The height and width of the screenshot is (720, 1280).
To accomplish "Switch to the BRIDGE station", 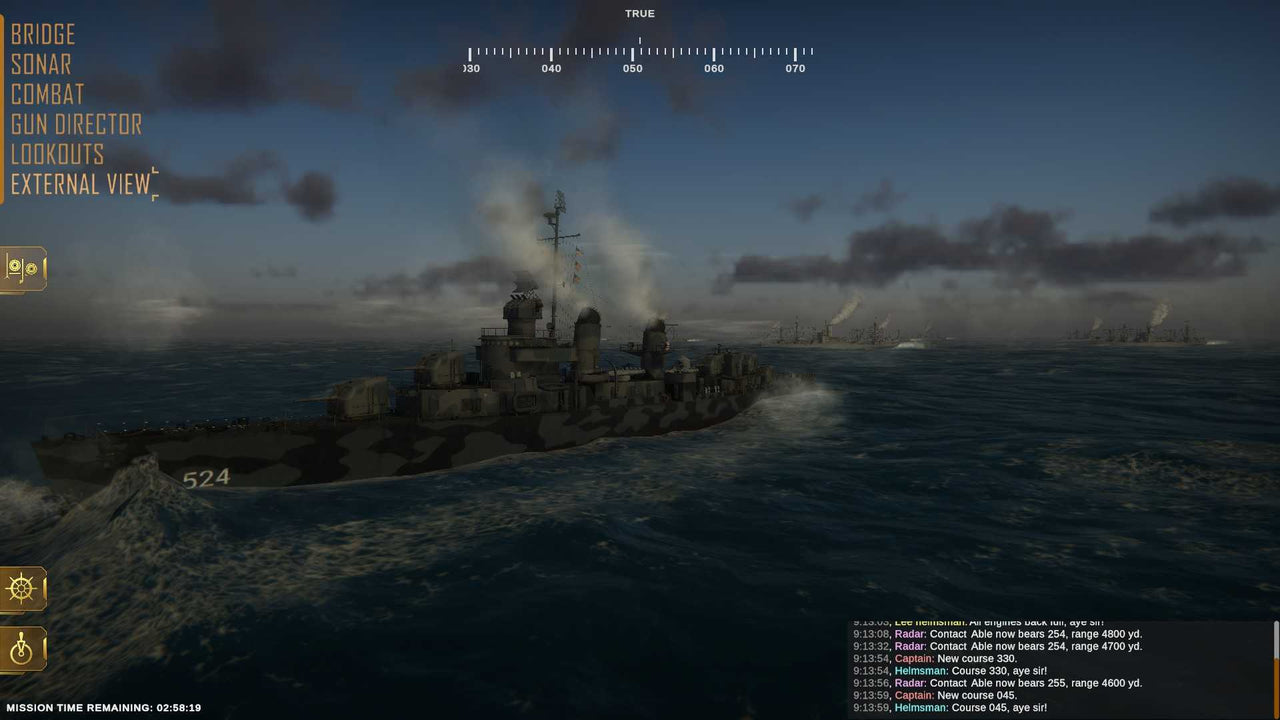I will (x=42, y=35).
